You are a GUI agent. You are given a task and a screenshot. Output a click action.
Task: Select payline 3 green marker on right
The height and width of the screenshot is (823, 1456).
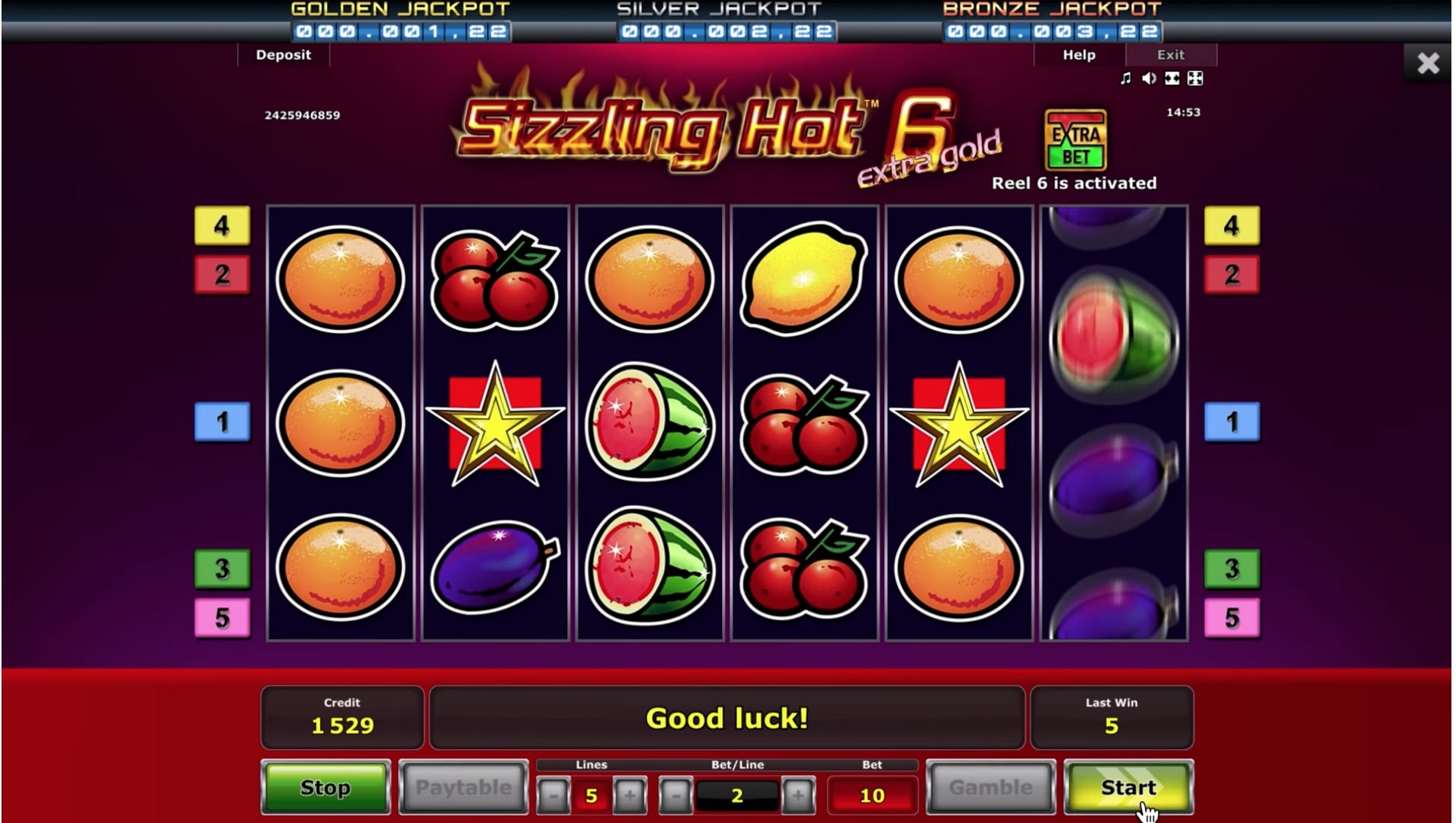[1232, 568]
